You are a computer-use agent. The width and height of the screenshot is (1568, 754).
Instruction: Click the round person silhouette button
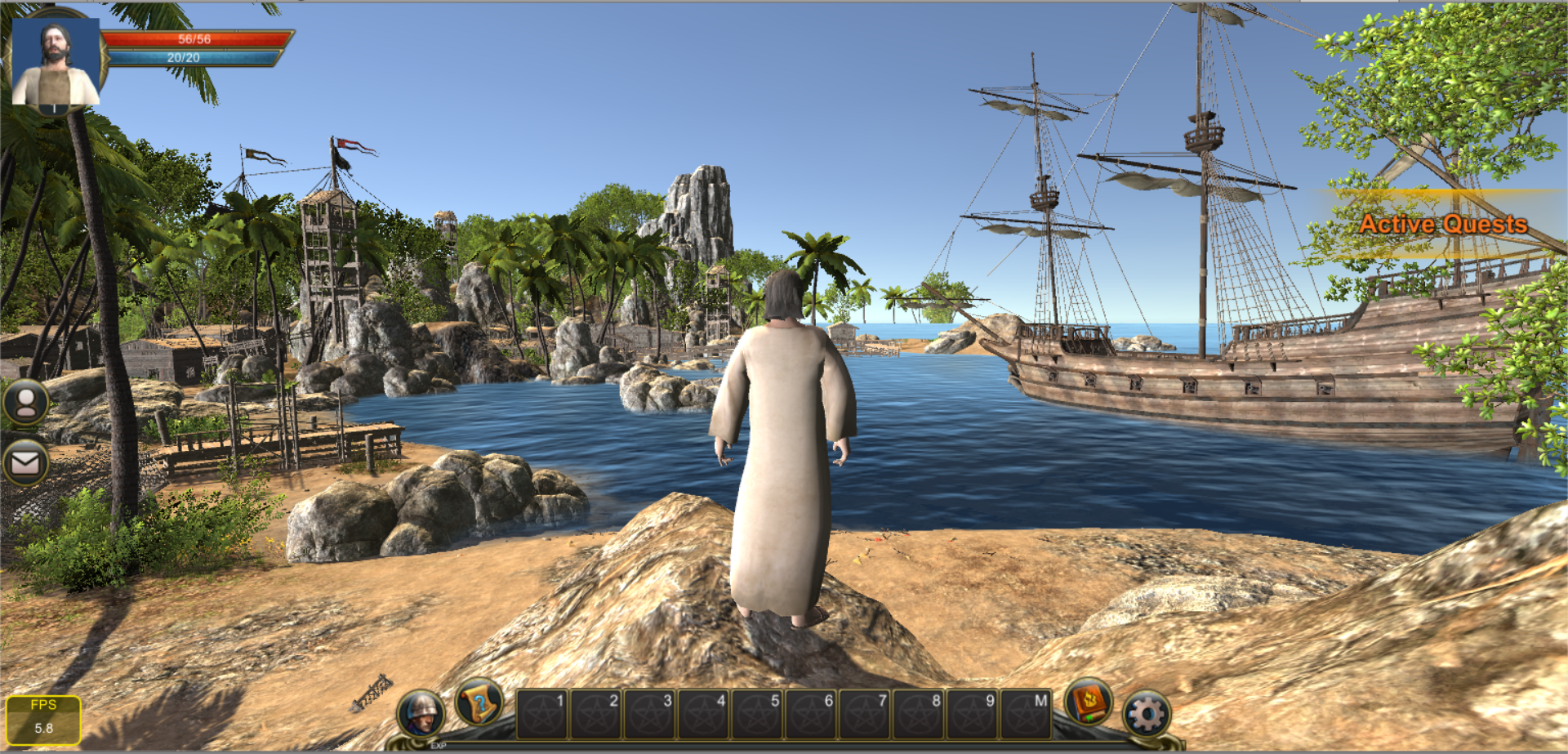[x=26, y=402]
